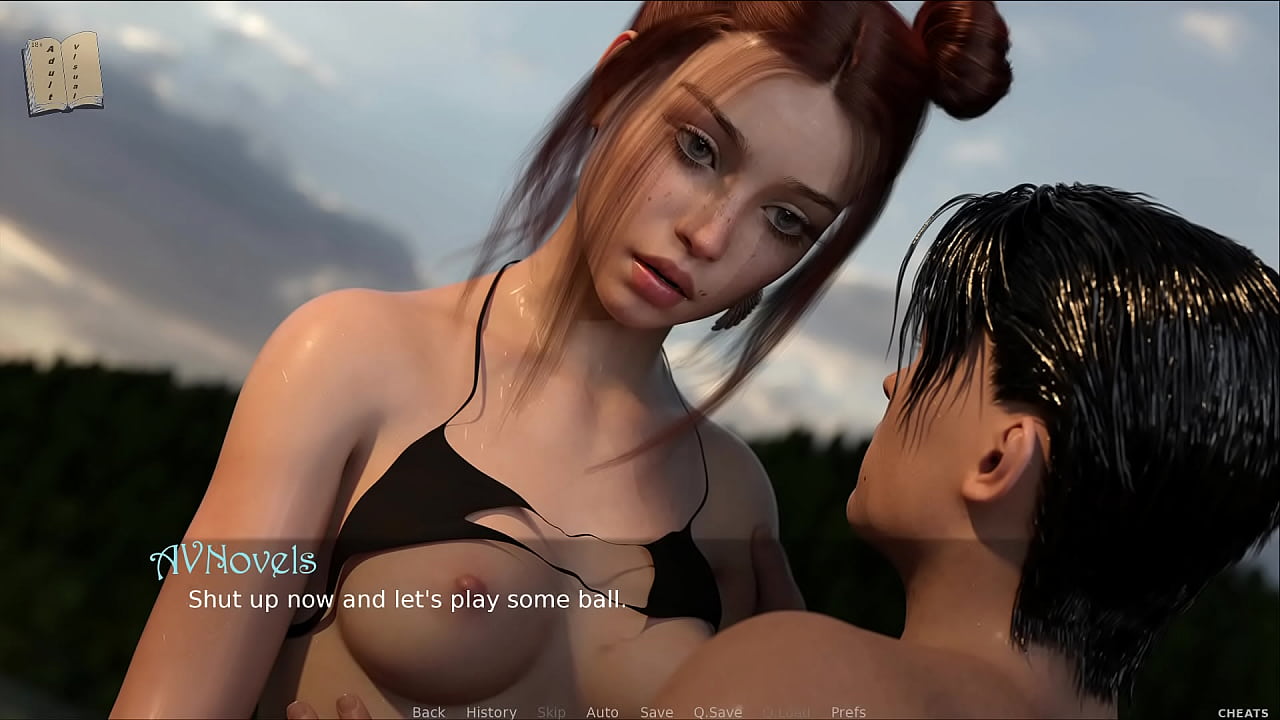Open the CHEATS menu
1280x720 pixels.
pos(1243,713)
